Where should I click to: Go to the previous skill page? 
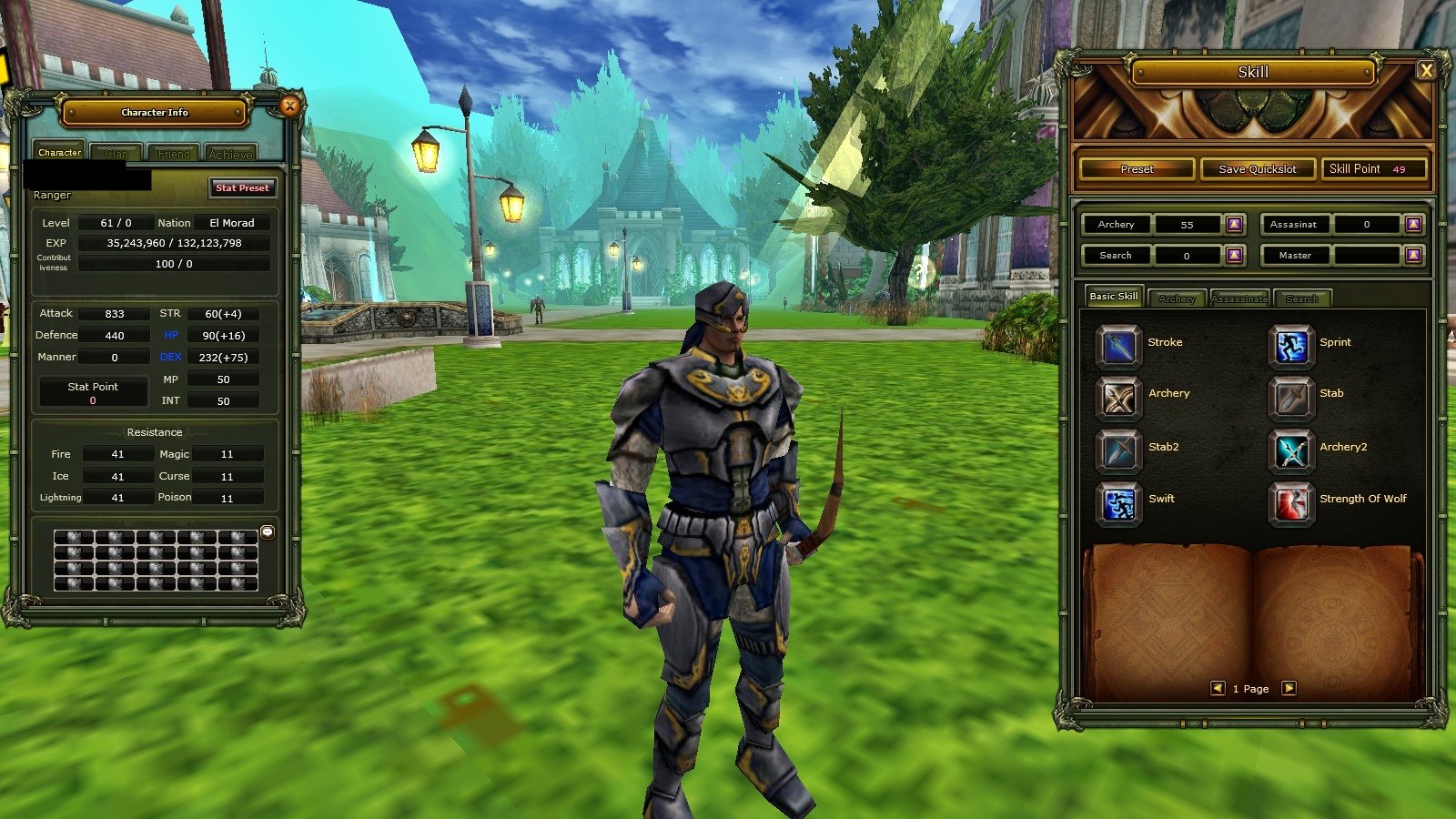1218,689
